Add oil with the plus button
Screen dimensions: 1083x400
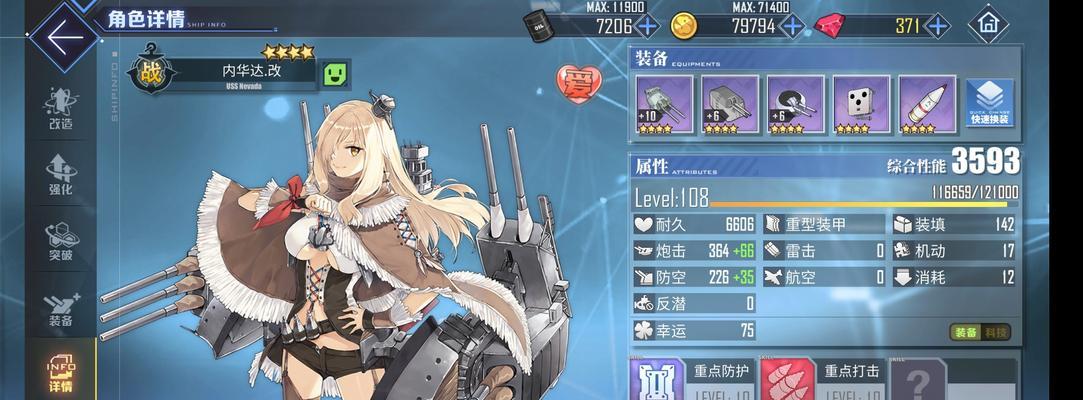pos(647,26)
